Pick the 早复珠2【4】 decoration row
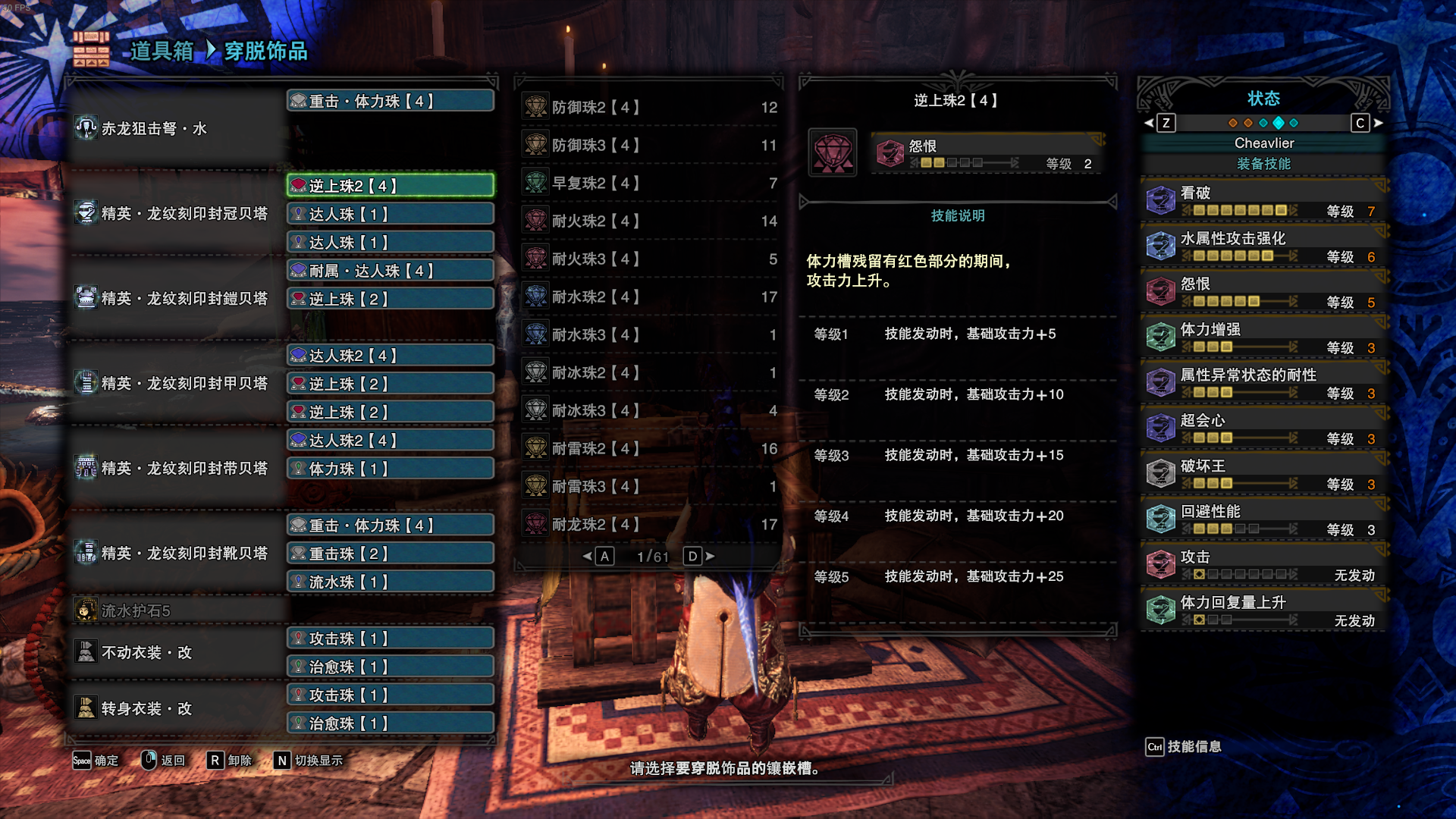1456x819 pixels. pyautogui.click(x=650, y=183)
